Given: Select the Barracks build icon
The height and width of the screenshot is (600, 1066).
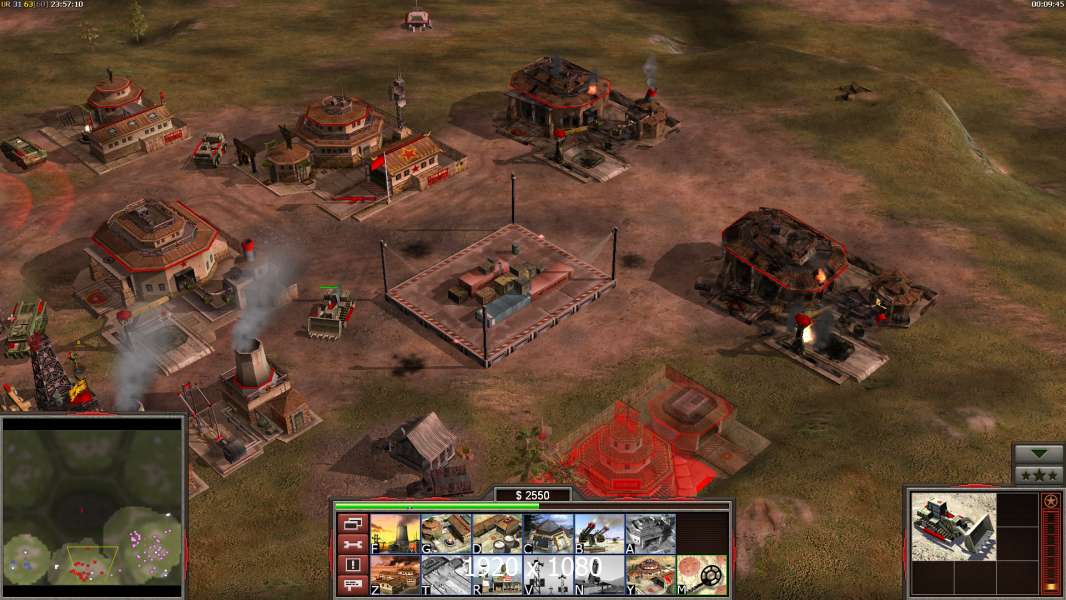Looking at the screenshot, I should click(446, 534).
